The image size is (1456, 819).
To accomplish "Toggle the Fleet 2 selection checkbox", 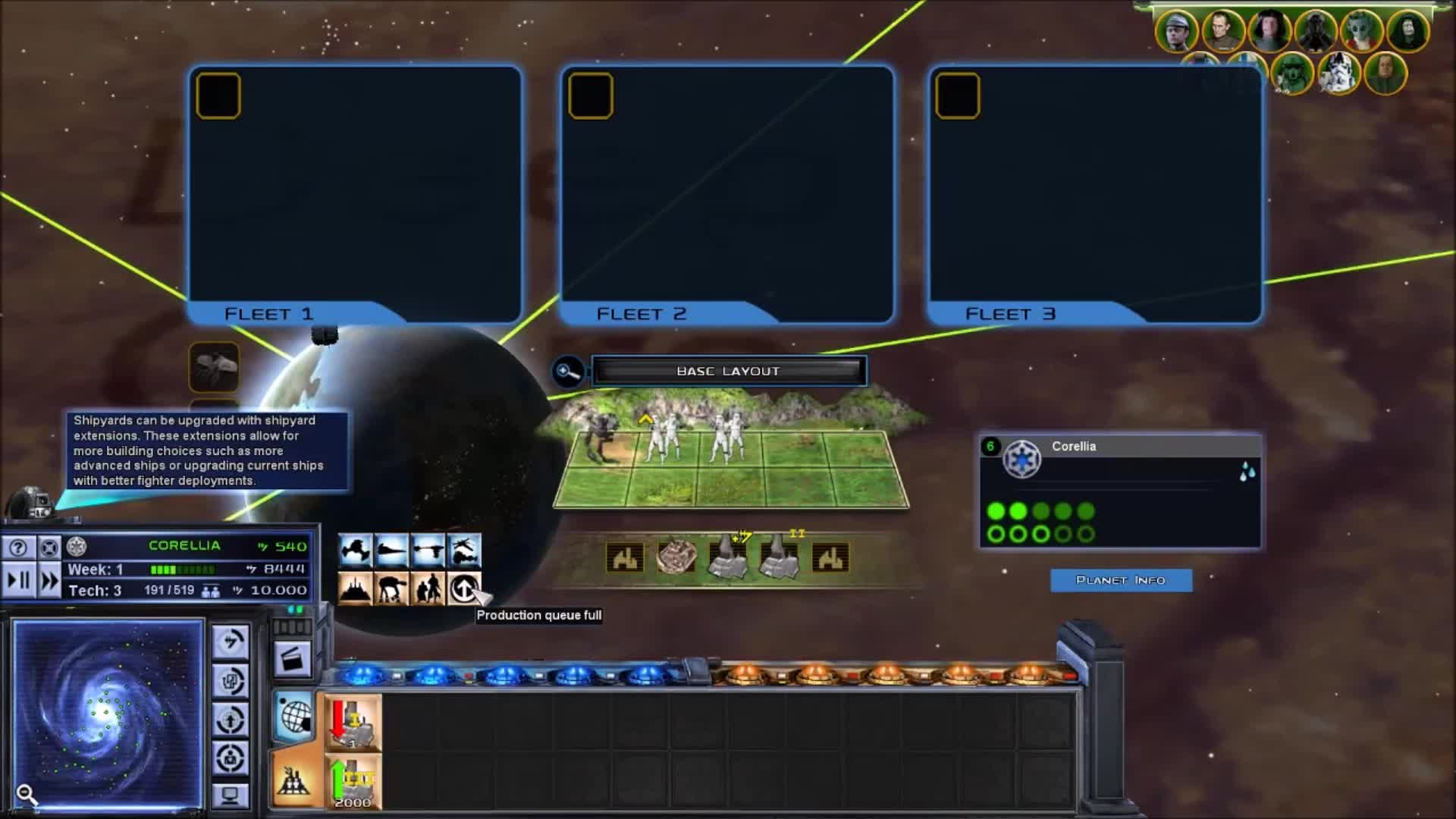I will tap(589, 94).
